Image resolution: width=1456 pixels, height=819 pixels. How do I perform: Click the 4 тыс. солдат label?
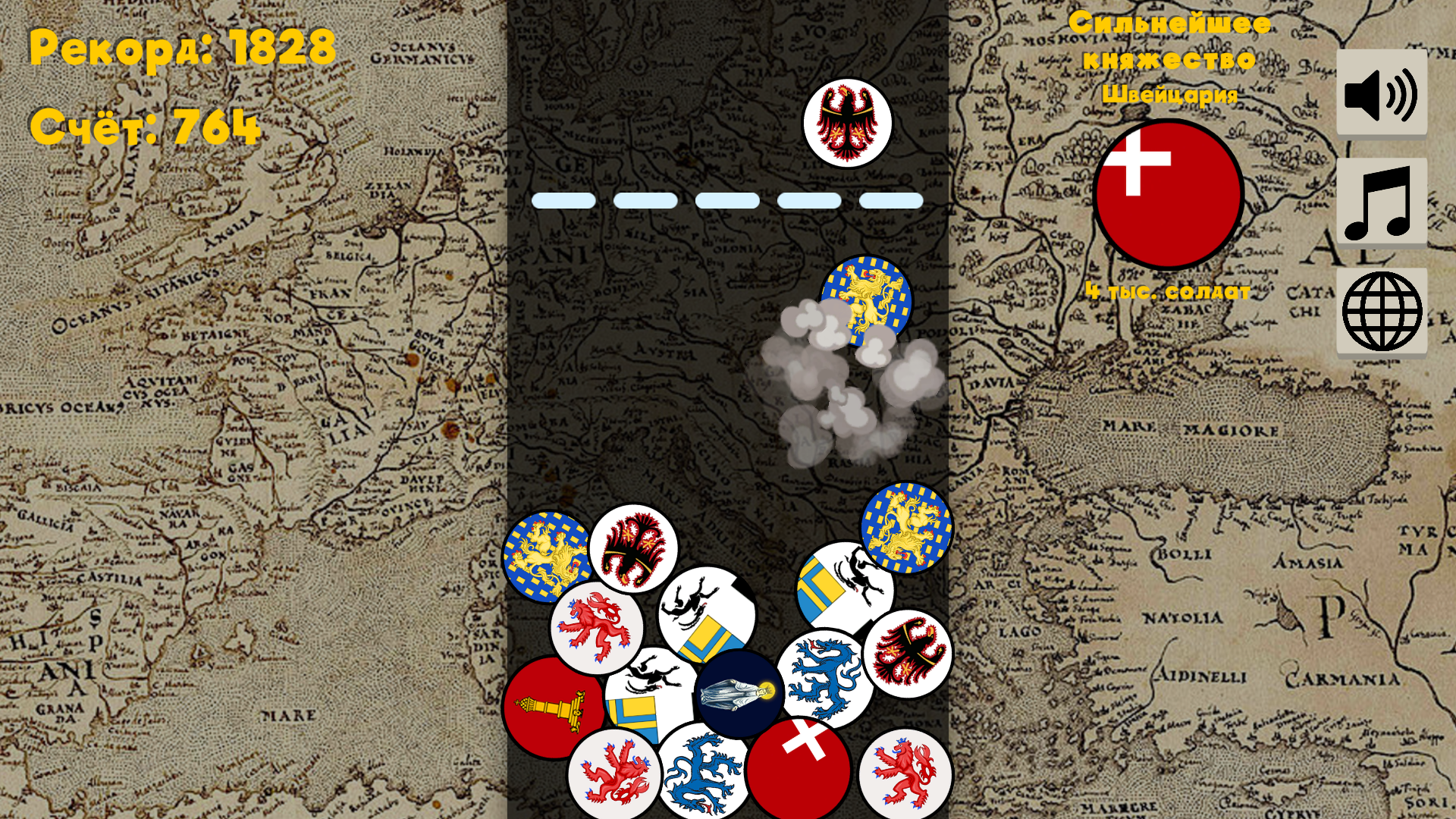click(x=1168, y=292)
